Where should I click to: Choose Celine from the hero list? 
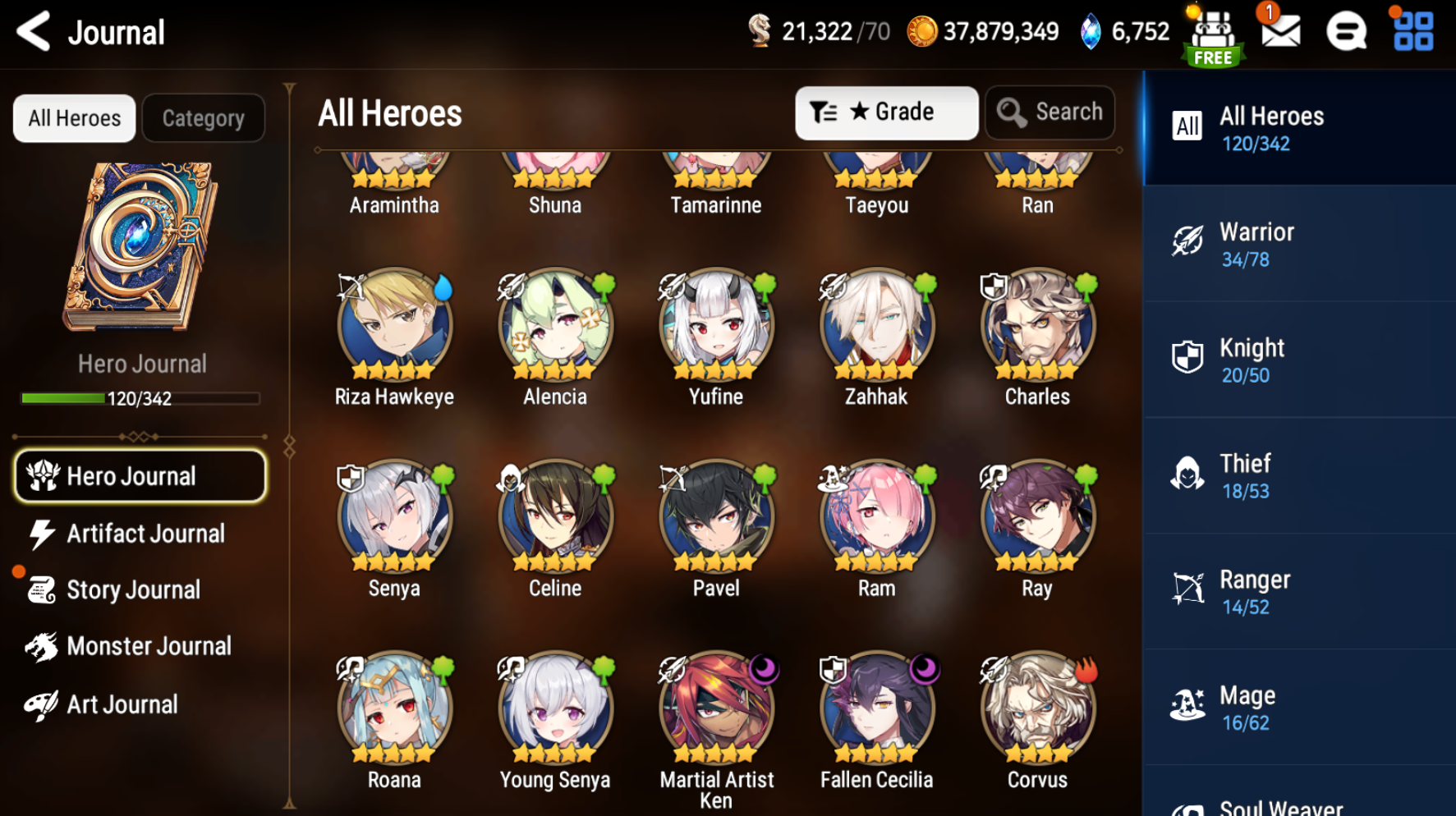(x=555, y=517)
